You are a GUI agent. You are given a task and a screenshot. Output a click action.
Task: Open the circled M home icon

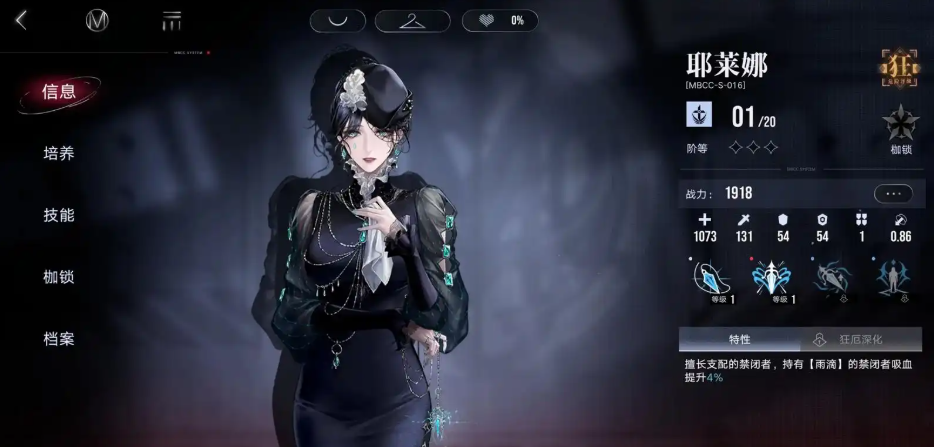click(97, 20)
